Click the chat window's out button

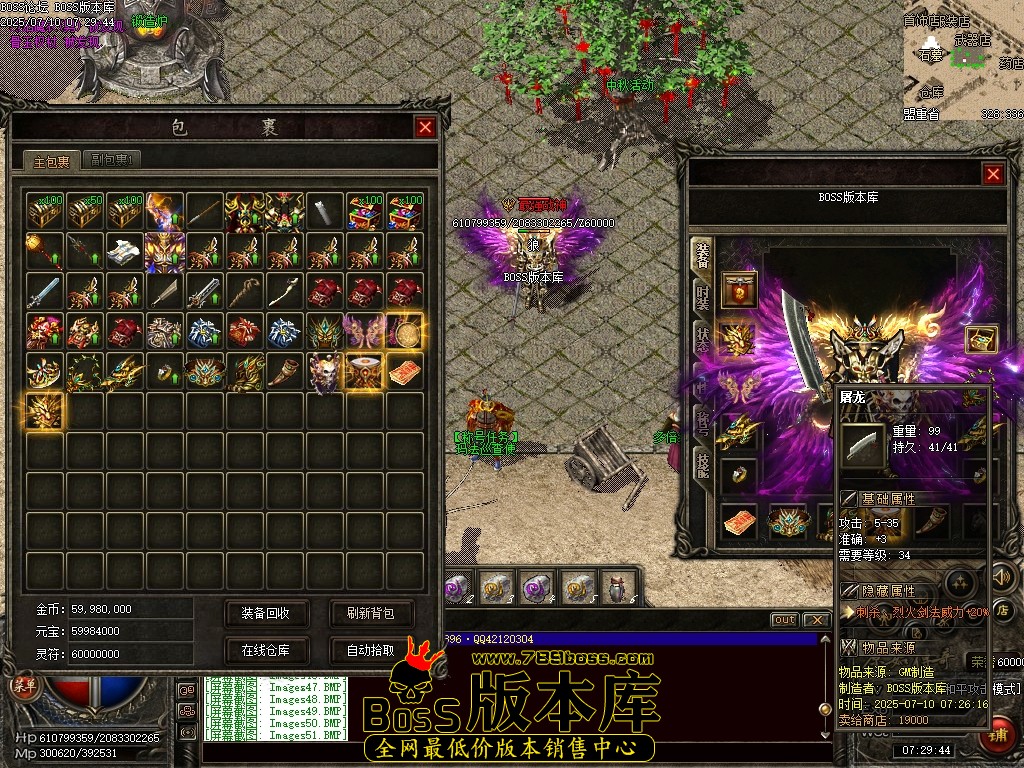pyautogui.click(x=784, y=620)
